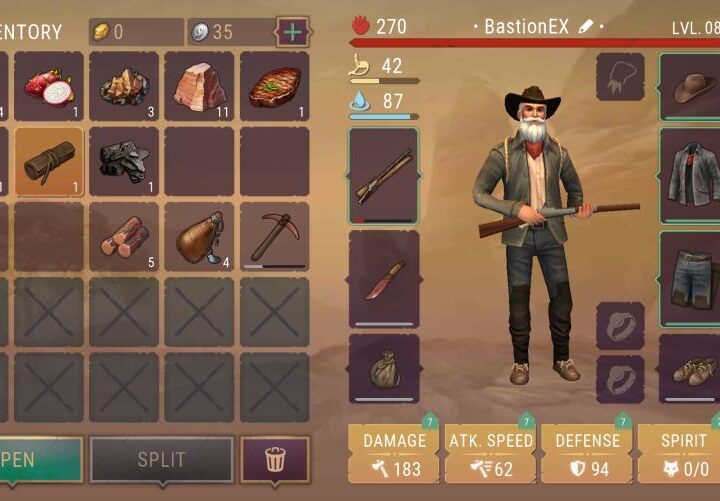Select the dragon fruit inventory slot
Viewport: 720px width, 501px height.
[x=48, y=87]
